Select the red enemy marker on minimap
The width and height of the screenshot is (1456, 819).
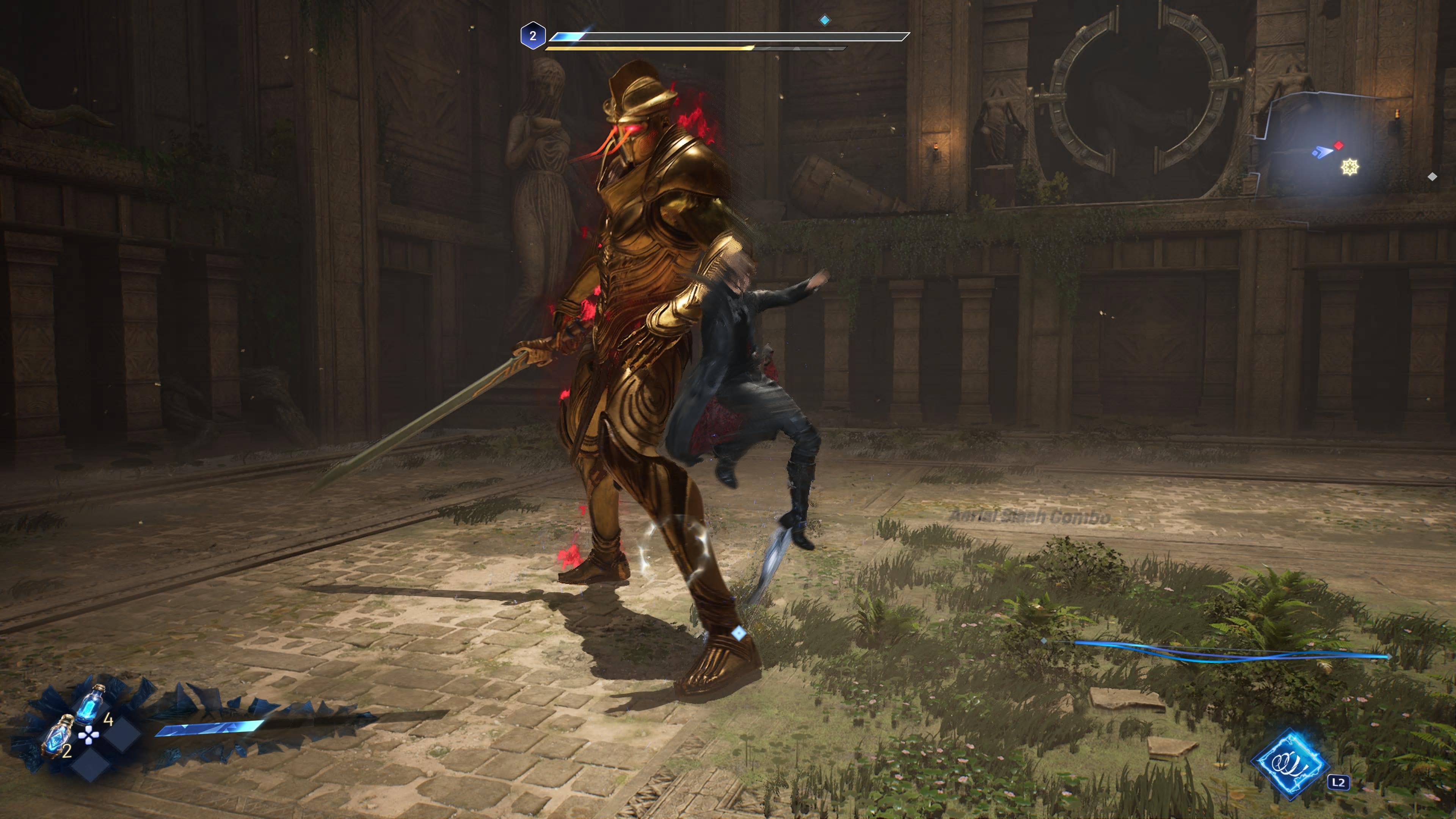pos(1338,146)
